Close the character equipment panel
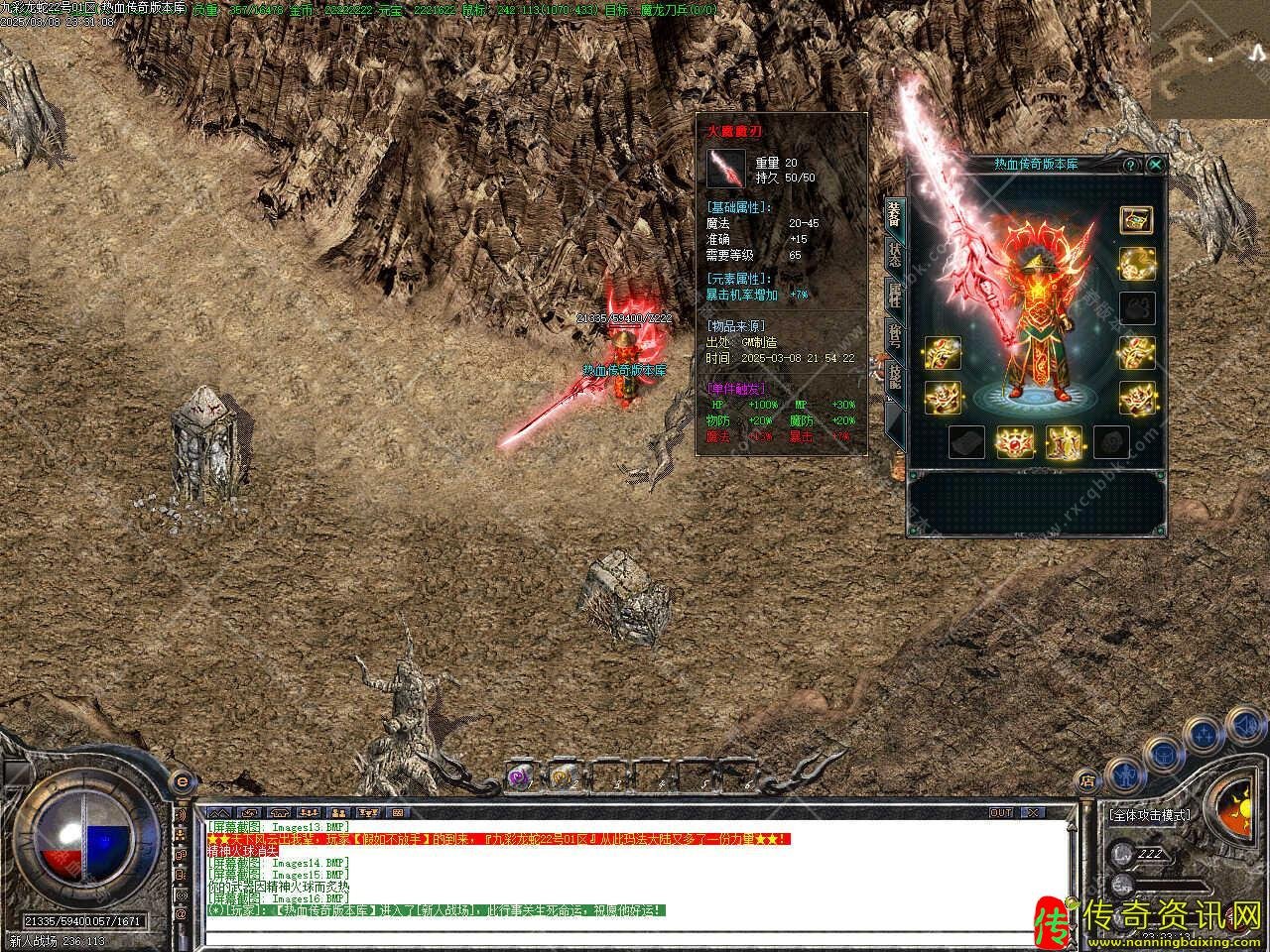The image size is (1270, 952). [x=1155, y=165]
